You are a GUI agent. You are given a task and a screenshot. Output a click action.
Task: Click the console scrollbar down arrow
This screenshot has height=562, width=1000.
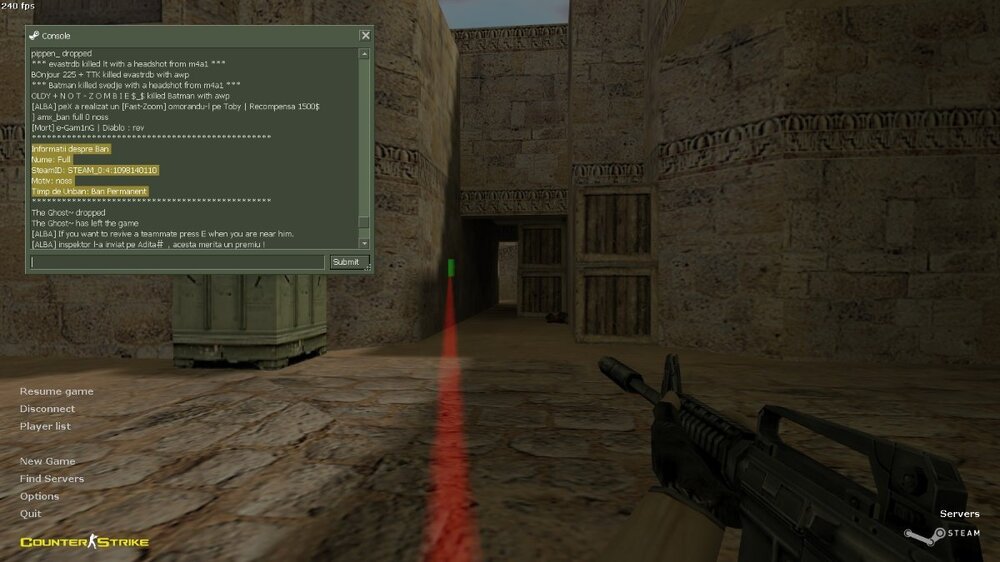coord(364,243)
